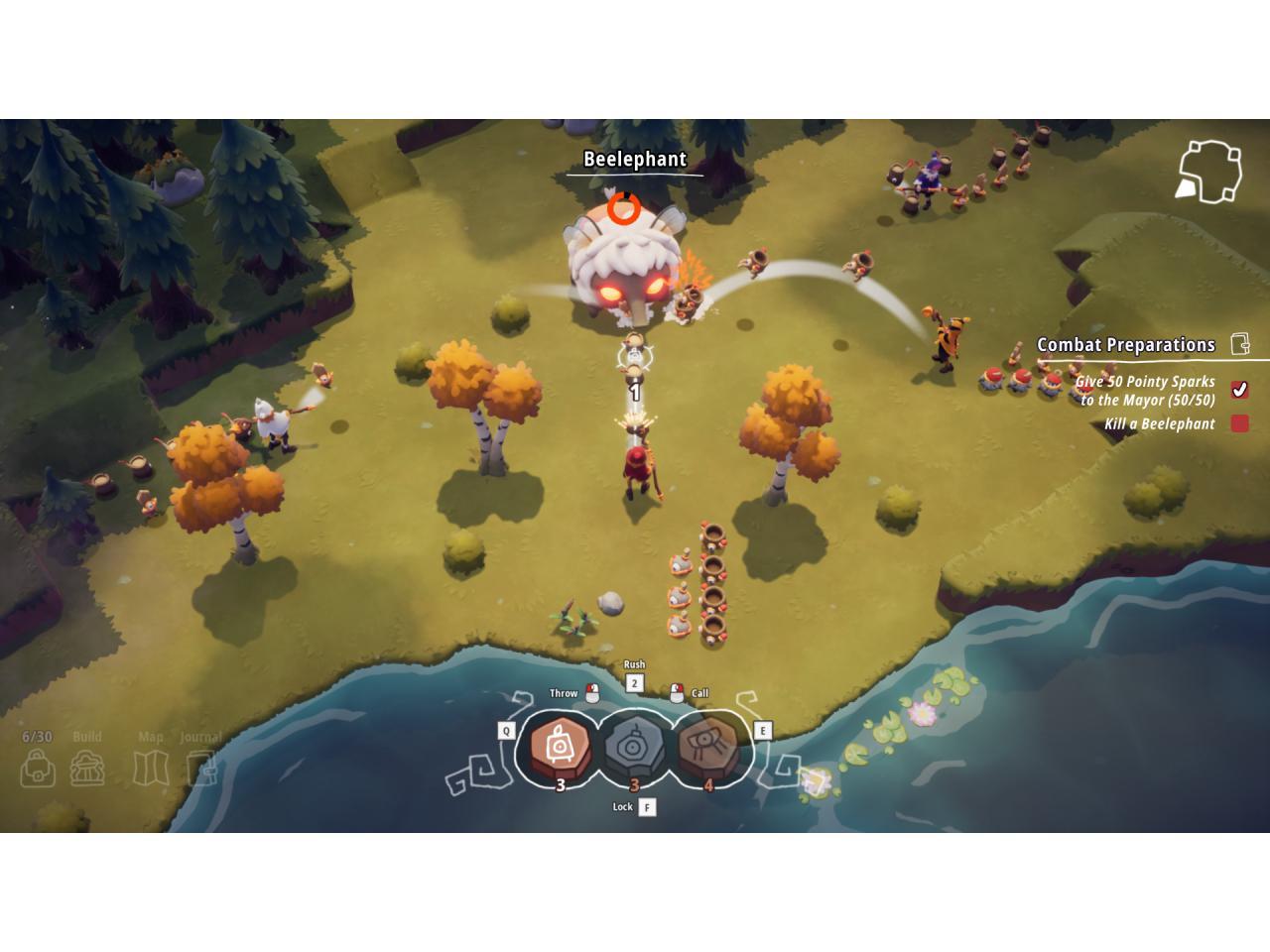
Task: Click the quest journal icon beside Combat Preparations
Action: [1240, 344]
